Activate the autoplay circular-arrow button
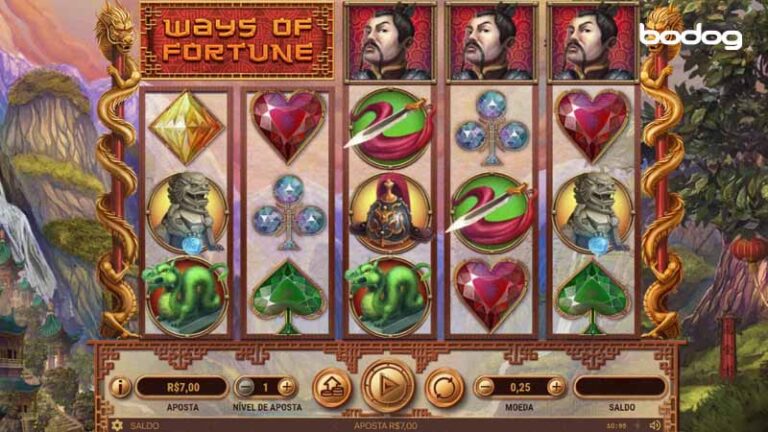 [x=444, y=387]
